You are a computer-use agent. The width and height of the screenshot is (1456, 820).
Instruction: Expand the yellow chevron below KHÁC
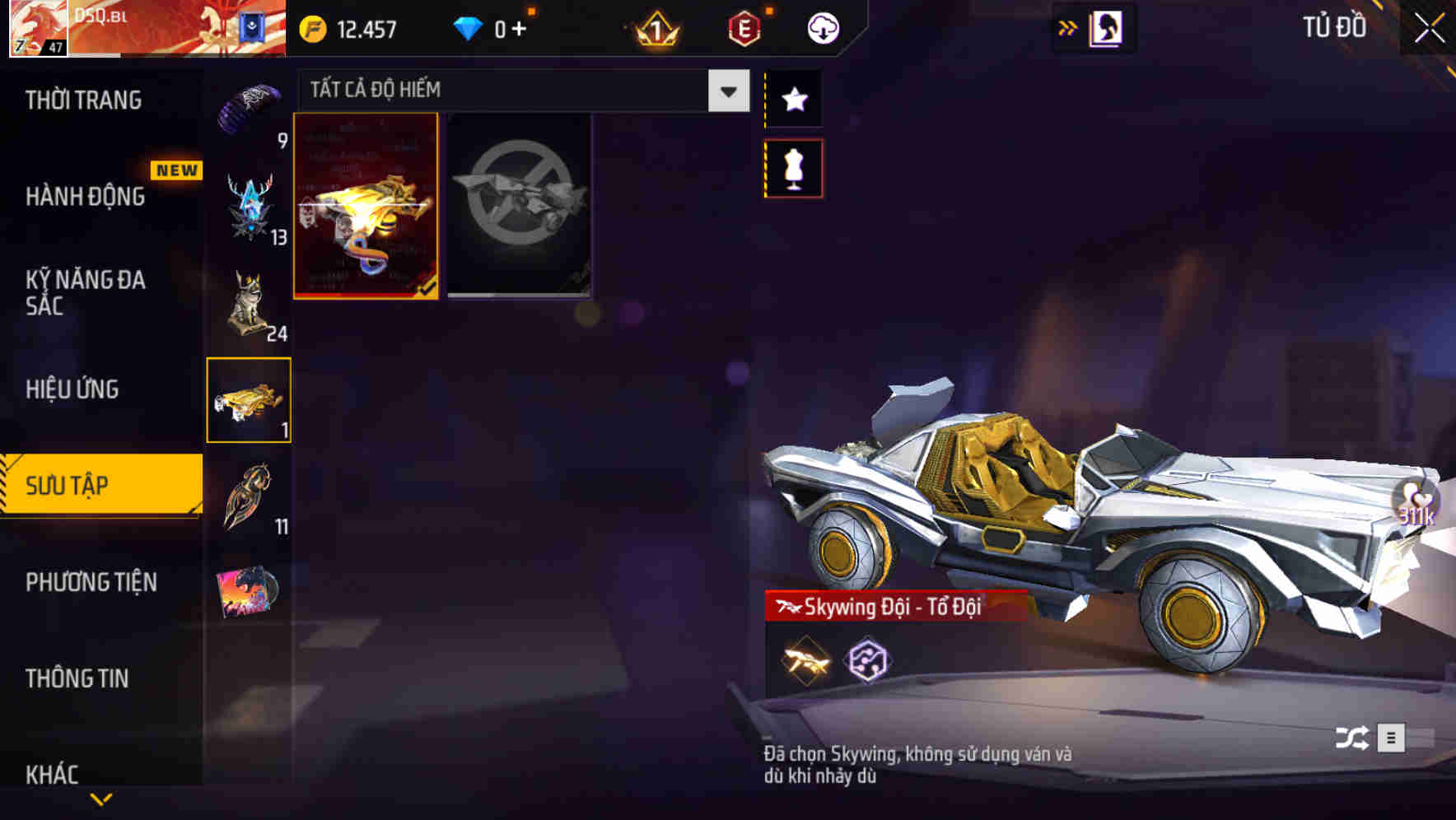click(101, 799)
